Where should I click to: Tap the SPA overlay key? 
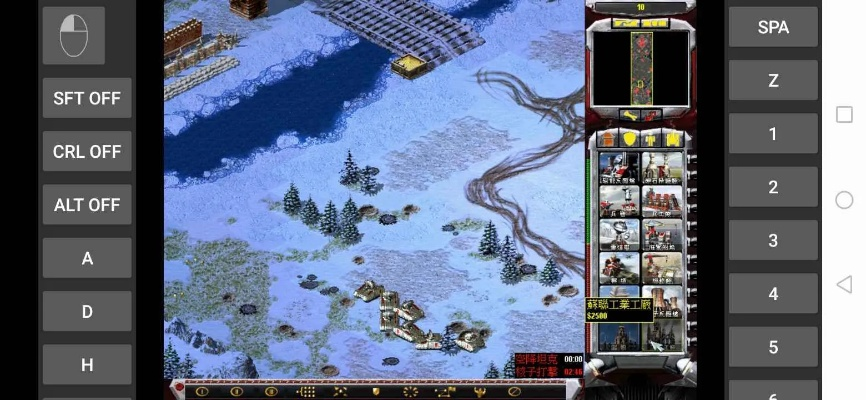(773, 27)
